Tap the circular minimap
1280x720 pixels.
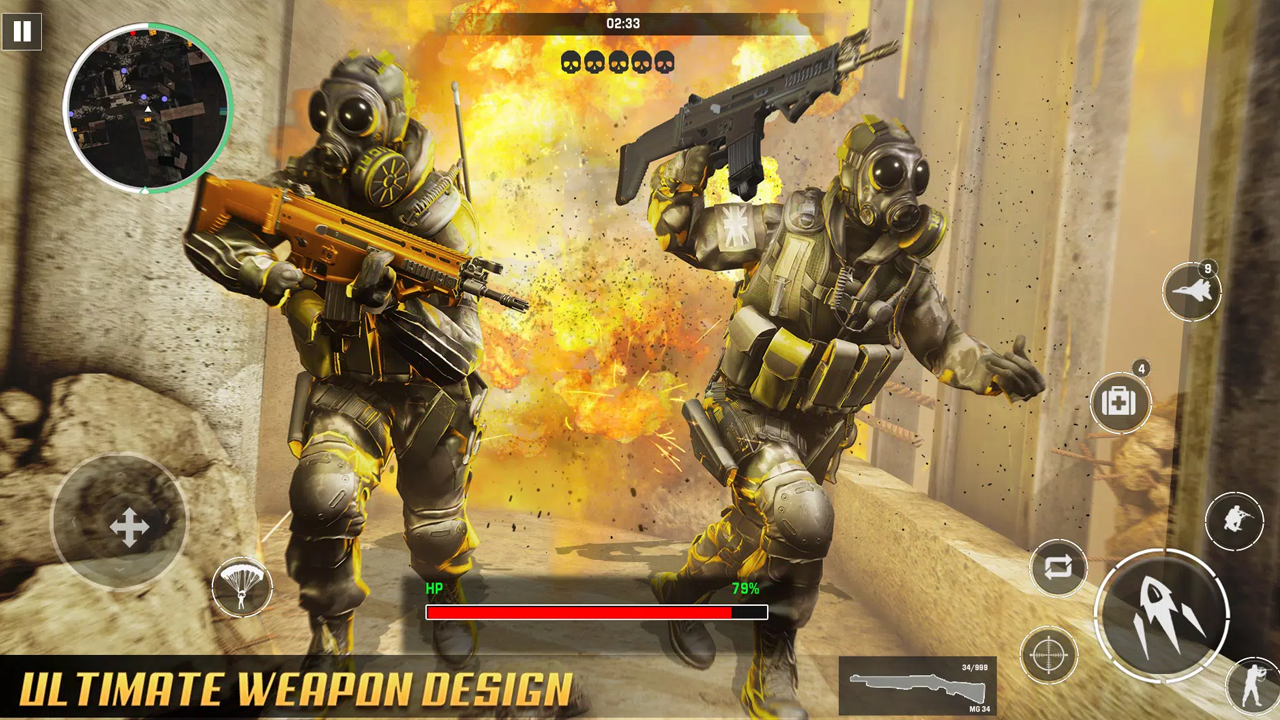149,110
